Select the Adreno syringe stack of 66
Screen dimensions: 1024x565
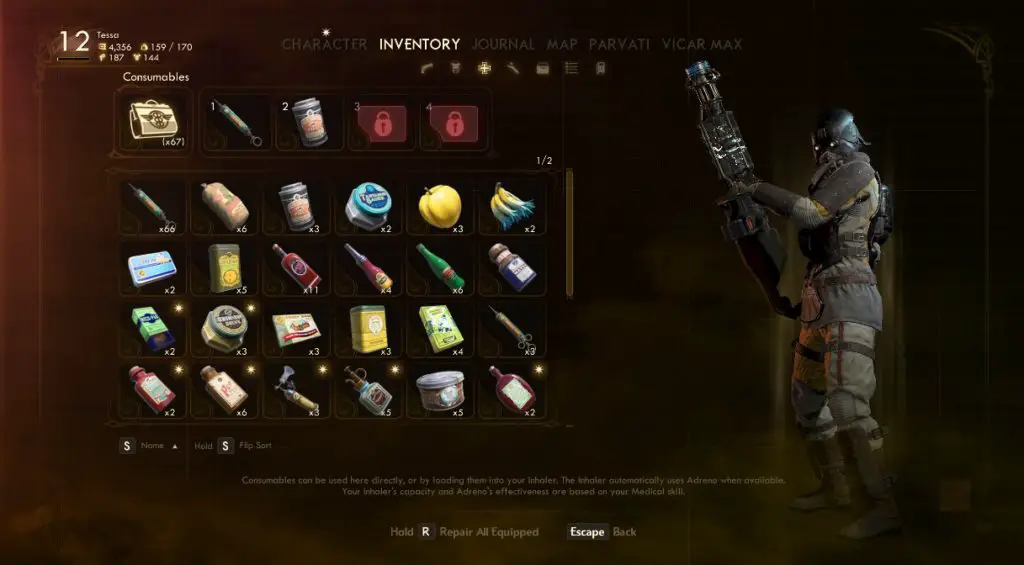point(151,206)
